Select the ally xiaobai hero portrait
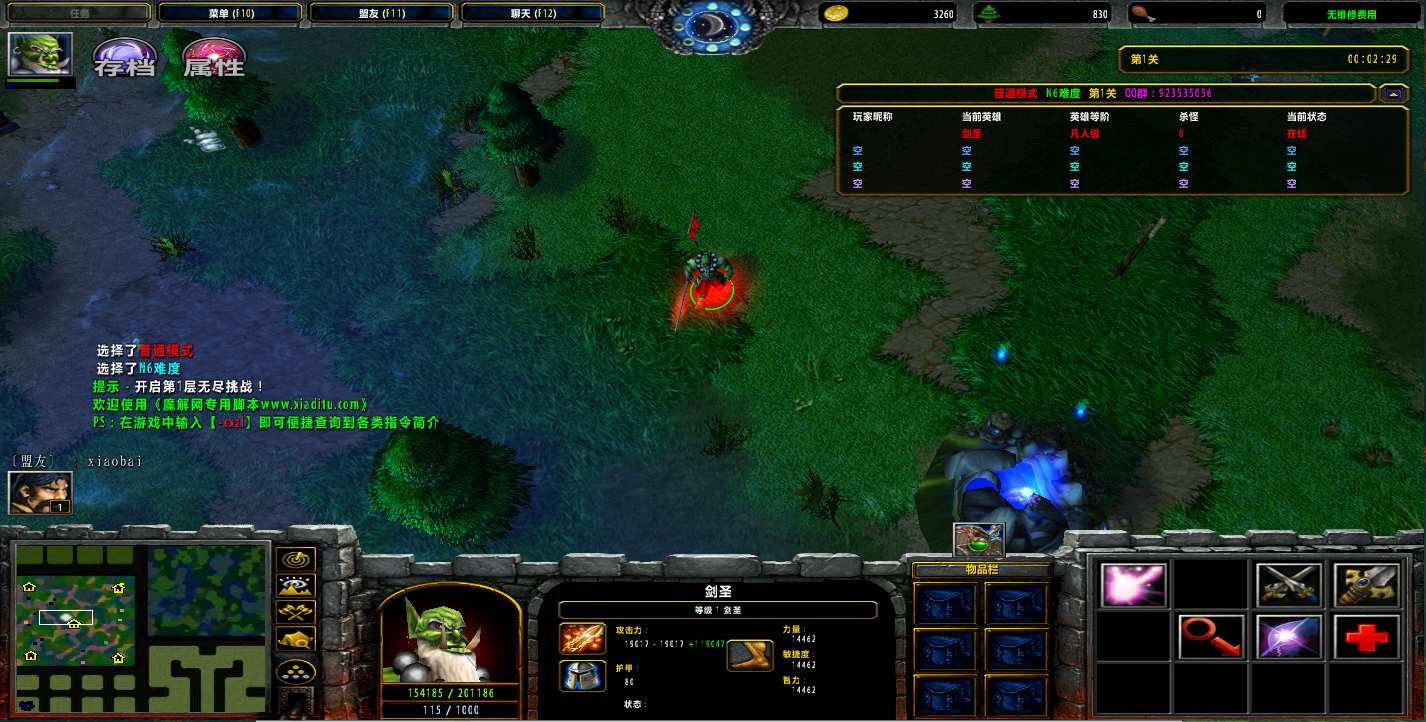 (40, 492)
